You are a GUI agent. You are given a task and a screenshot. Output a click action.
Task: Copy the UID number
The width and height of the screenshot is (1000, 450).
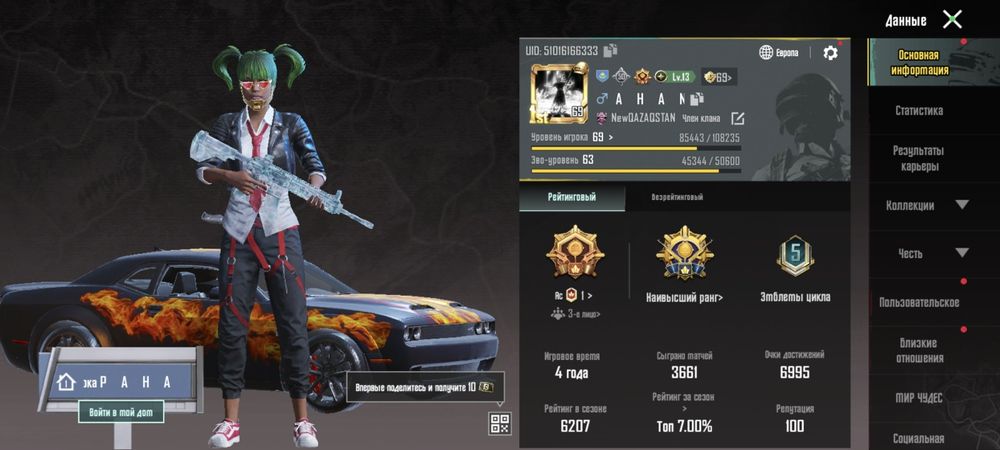tap(610, 51)
